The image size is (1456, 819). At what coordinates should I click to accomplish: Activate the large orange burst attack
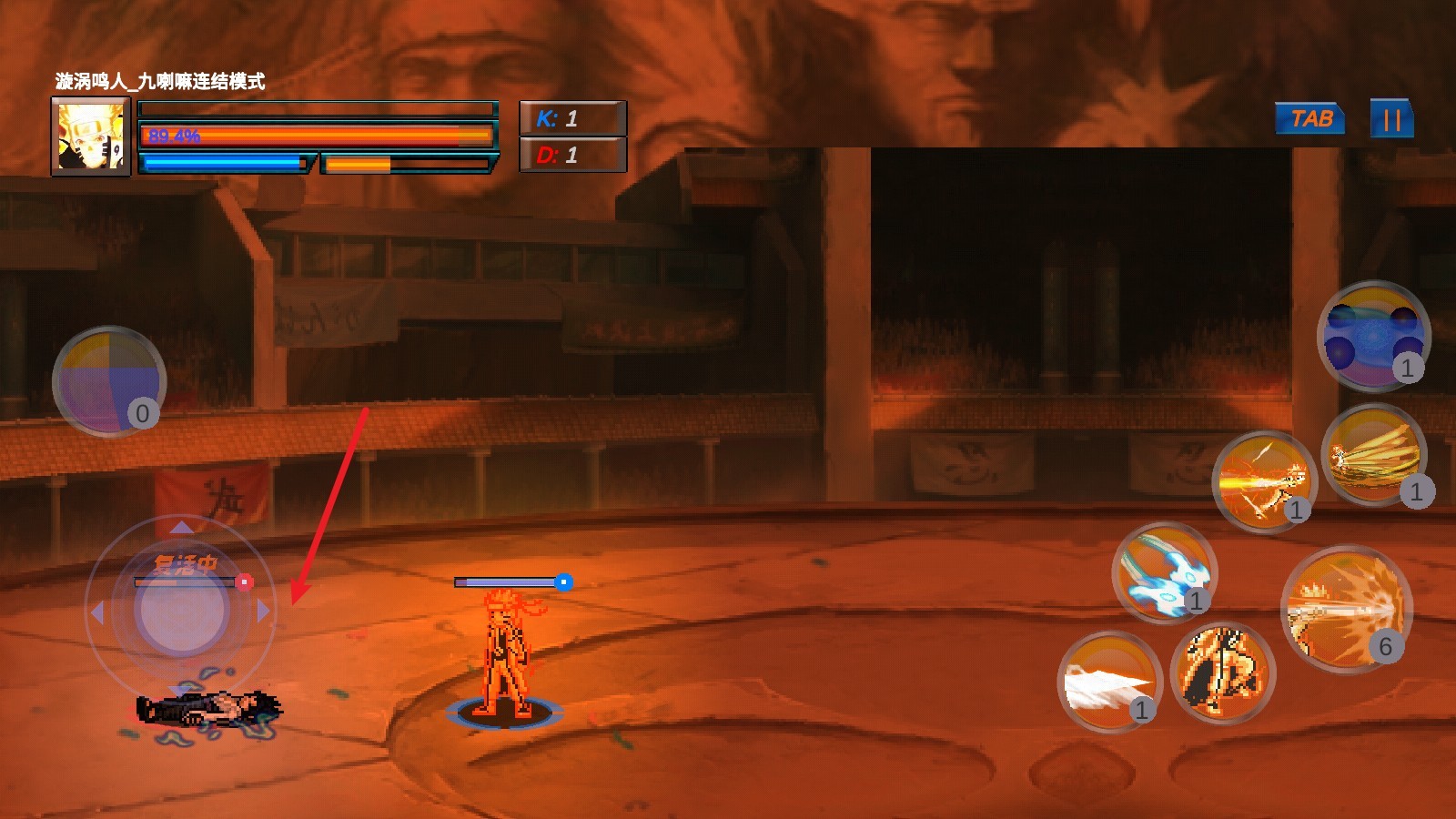tap(1346, 609)
